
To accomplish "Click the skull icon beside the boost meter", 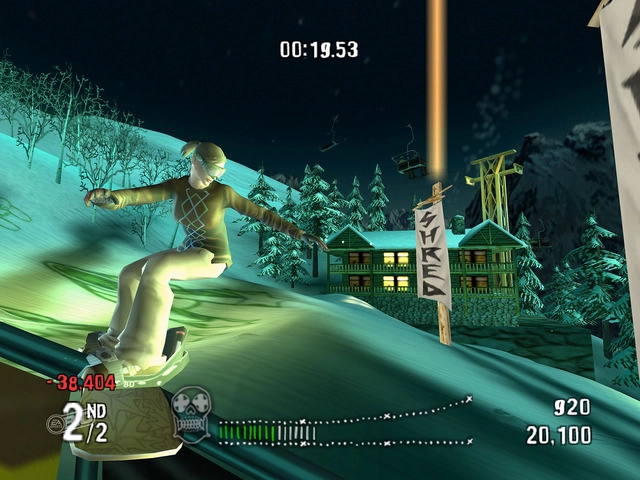I will coord(190,412).
